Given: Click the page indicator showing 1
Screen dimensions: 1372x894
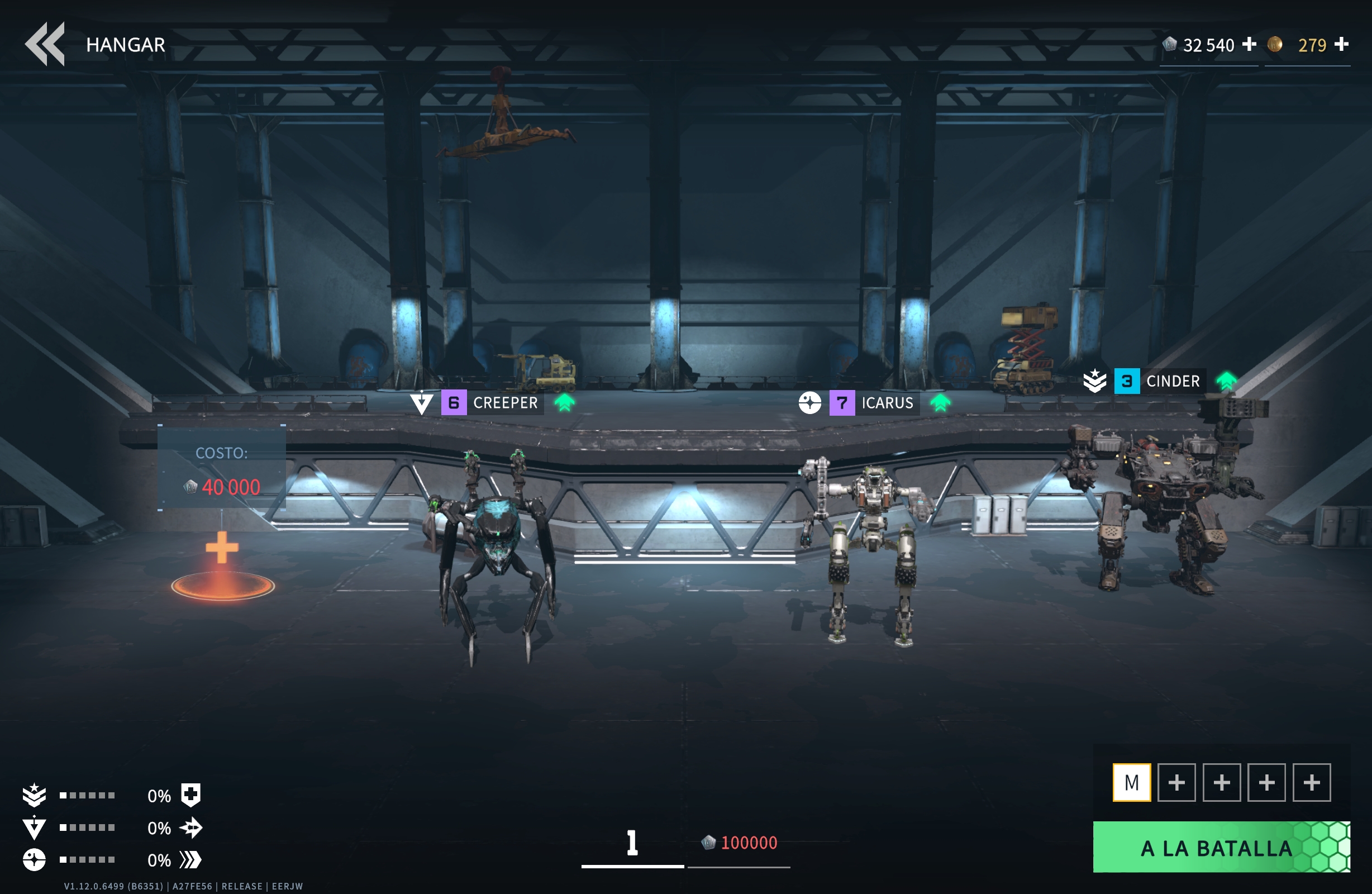Looking at the screenshot, I should tap(632, 842).
